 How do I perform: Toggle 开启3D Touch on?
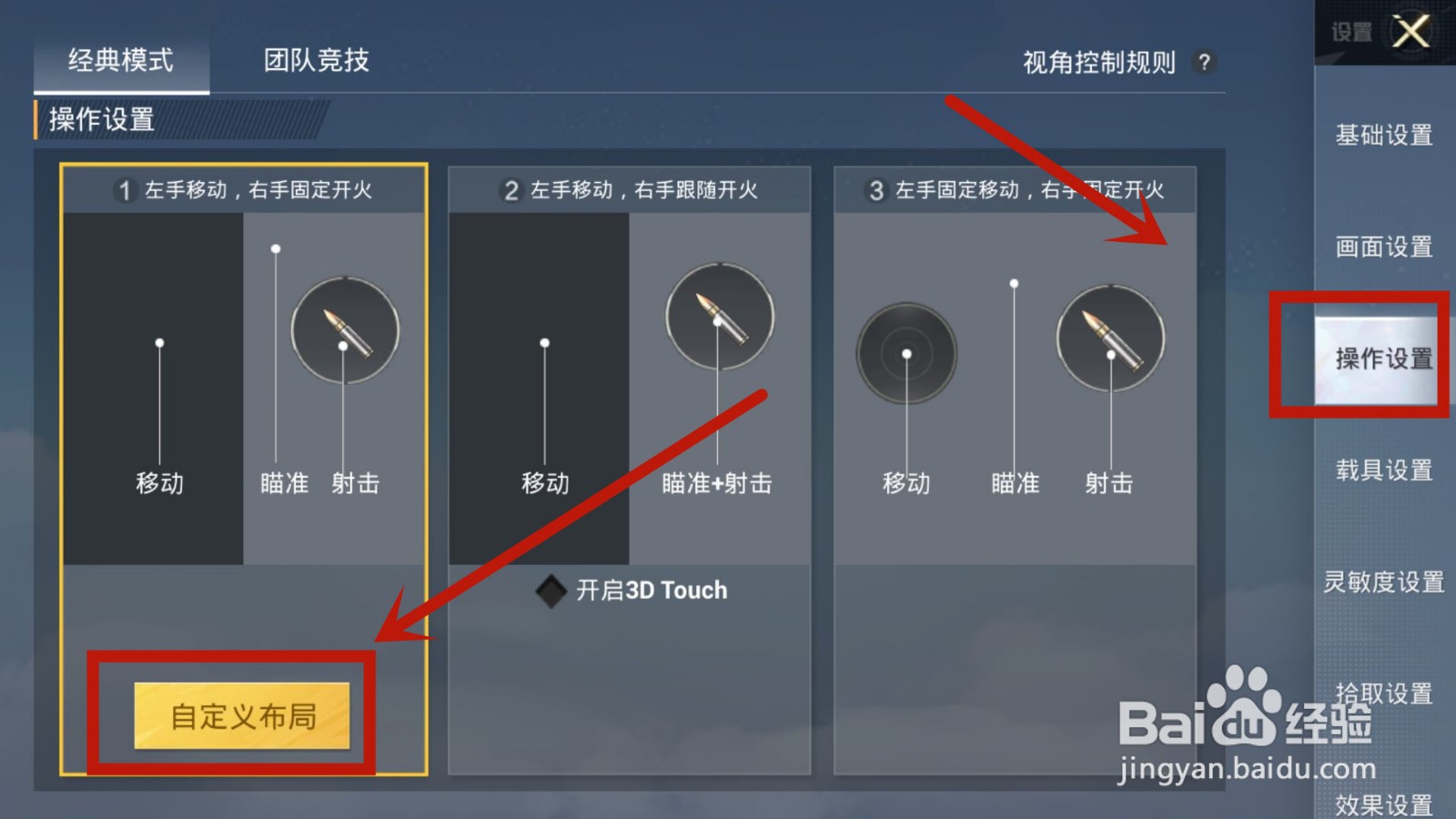[553, 590]
